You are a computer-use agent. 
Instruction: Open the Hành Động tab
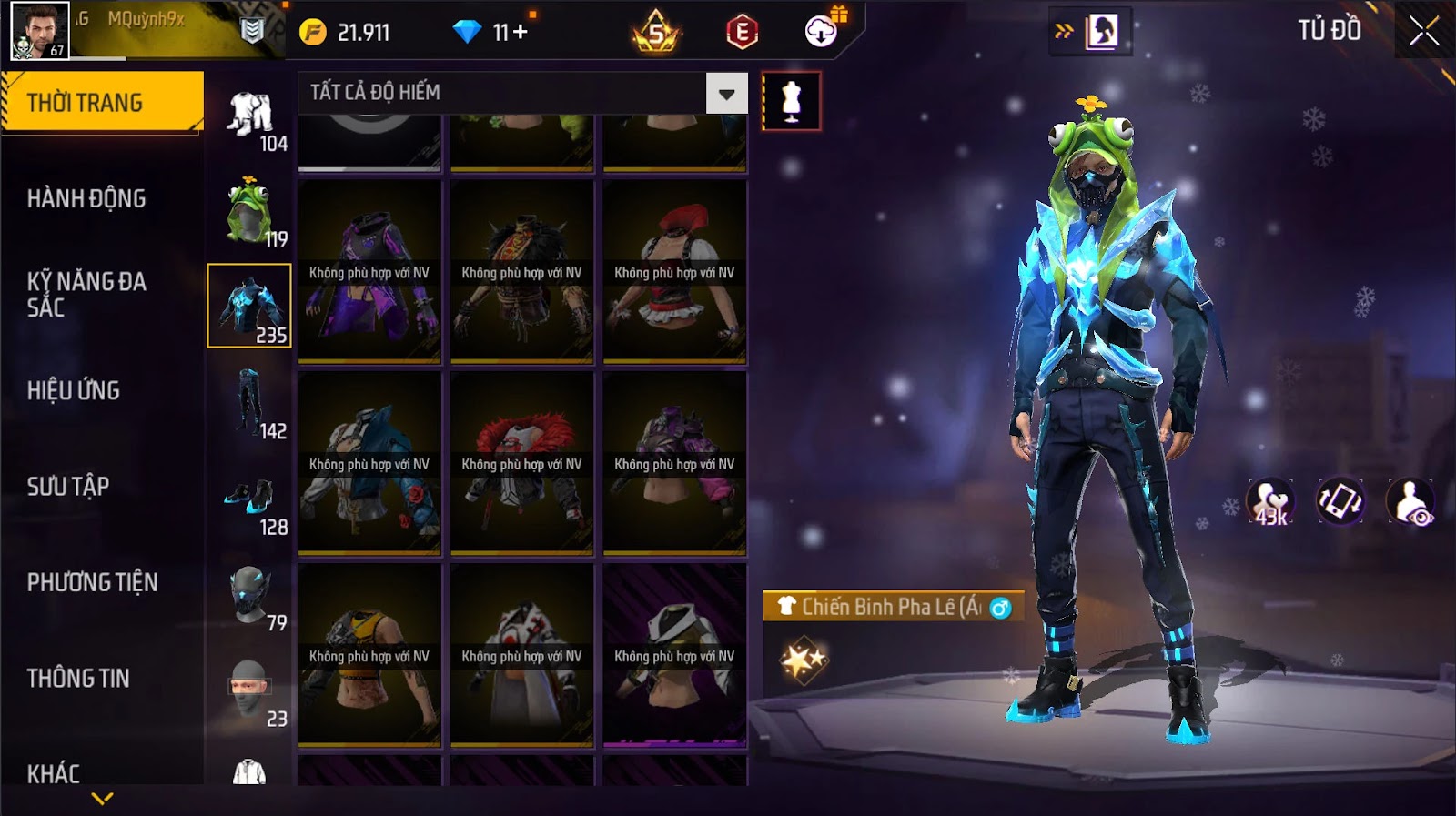point(86,198)
